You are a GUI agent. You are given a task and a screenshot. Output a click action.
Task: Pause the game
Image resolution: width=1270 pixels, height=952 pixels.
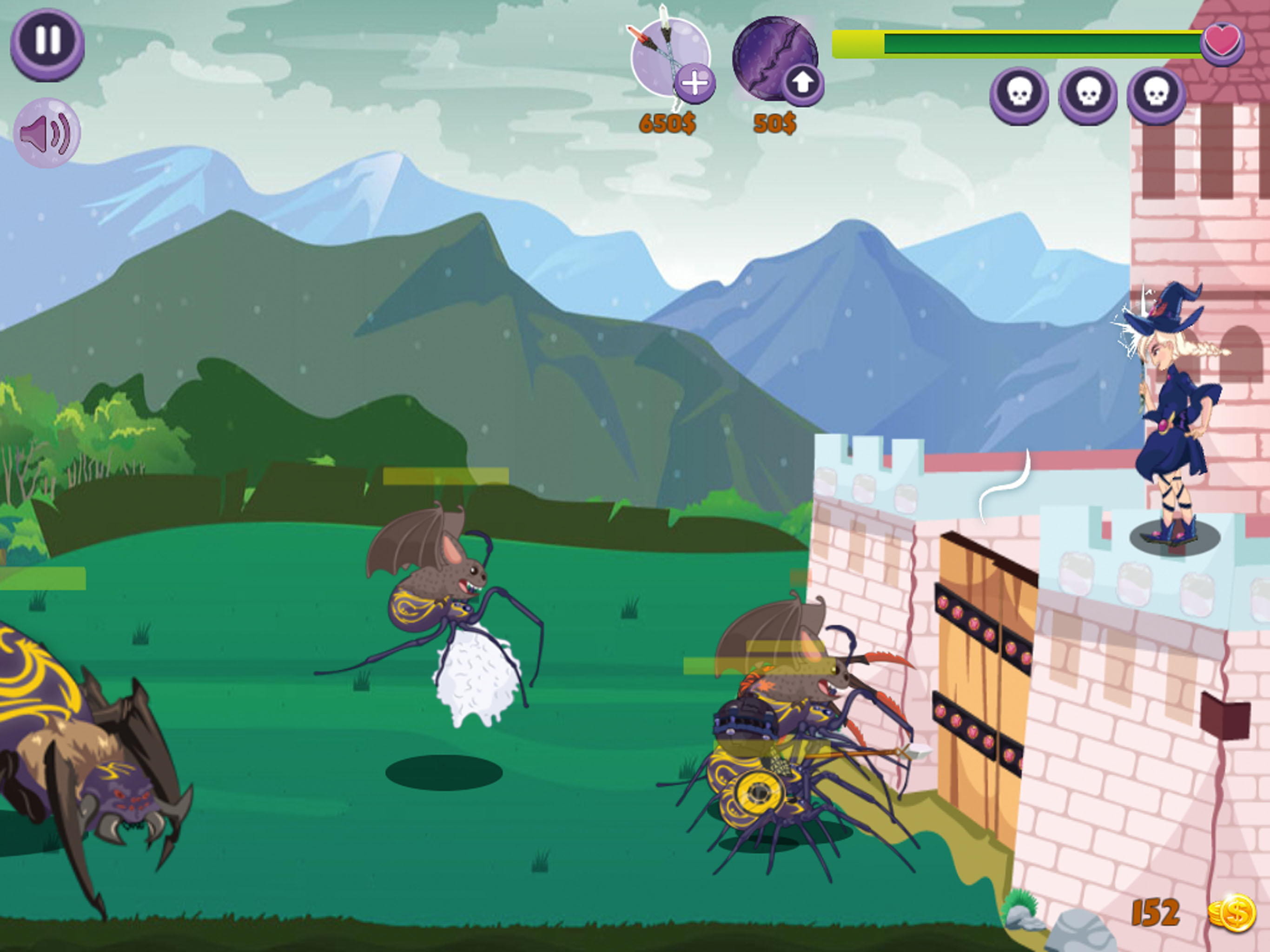[47, 43]
